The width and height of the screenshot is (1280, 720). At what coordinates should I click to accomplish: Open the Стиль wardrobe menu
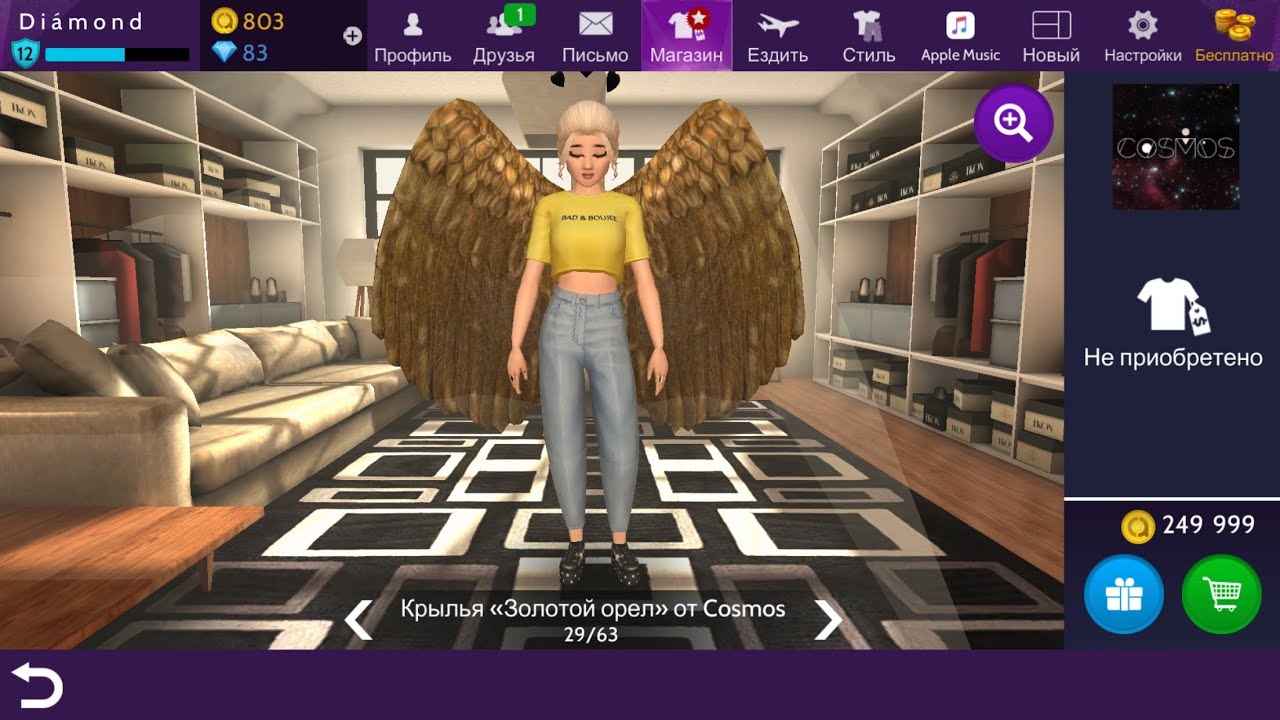tap(868, 36)
